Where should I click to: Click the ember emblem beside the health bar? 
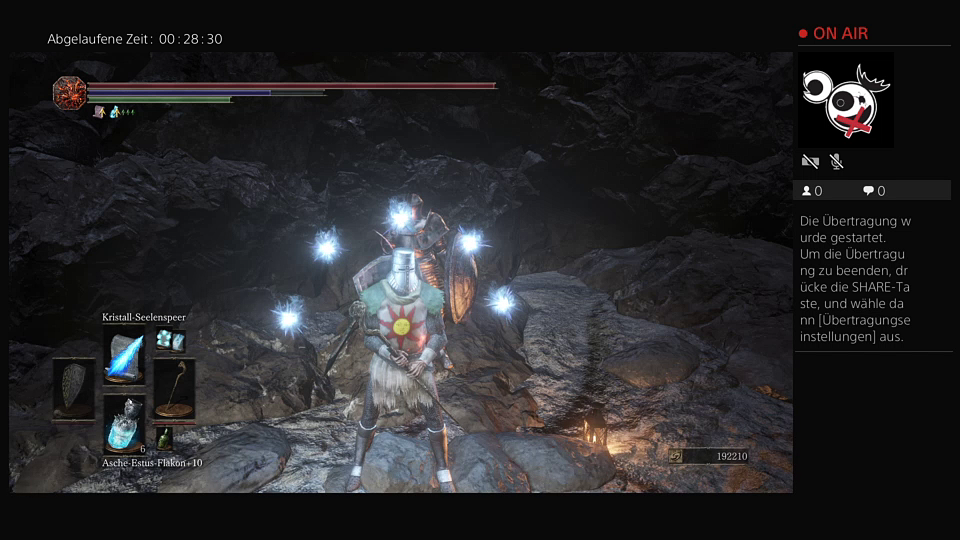[x=69, y=92]
